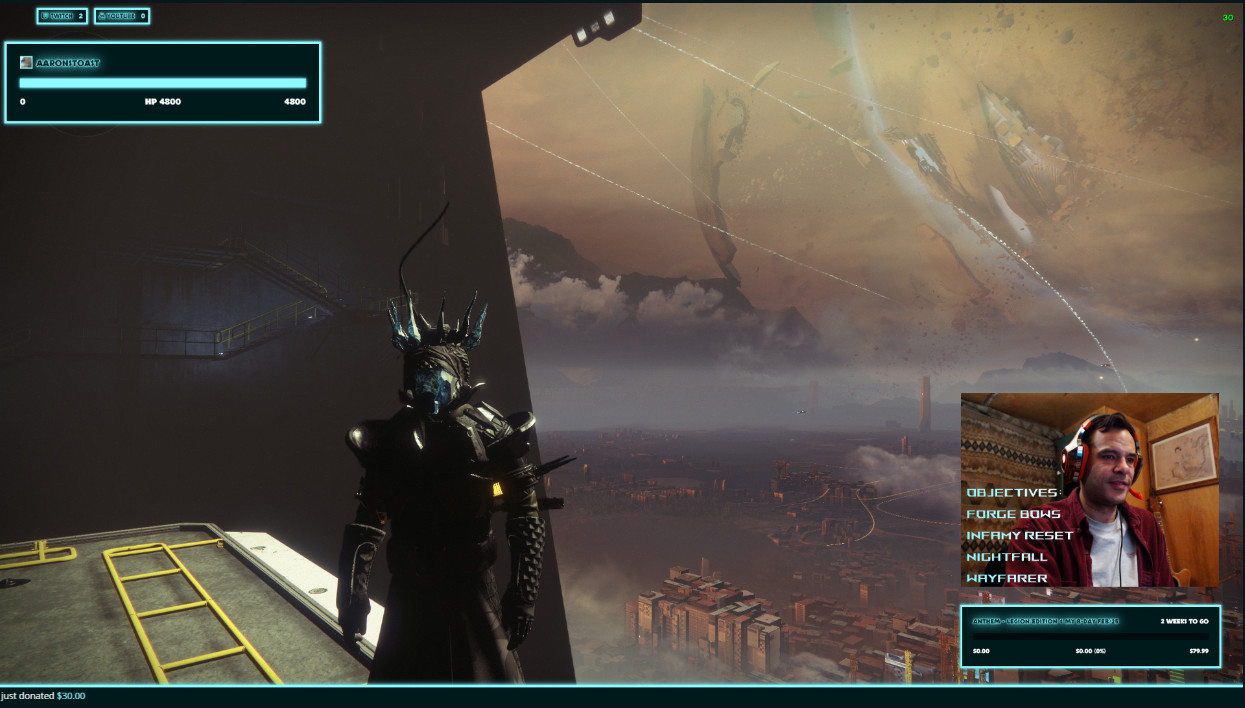
Task: Select the streamer webcam thumbnail
Action: (x=1089, y=490)
